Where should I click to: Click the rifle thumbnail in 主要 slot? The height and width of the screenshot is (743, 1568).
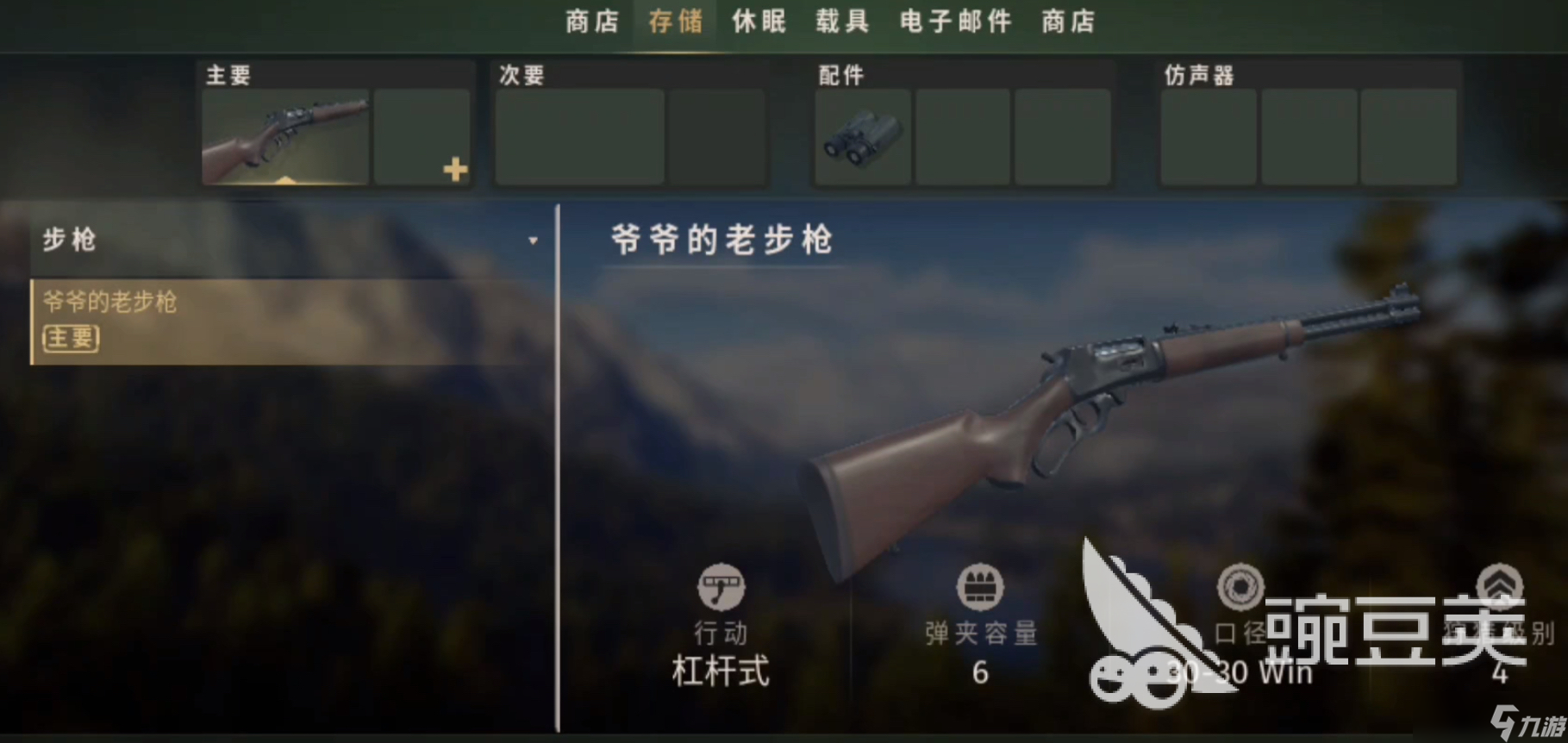(x=284, y=136)
